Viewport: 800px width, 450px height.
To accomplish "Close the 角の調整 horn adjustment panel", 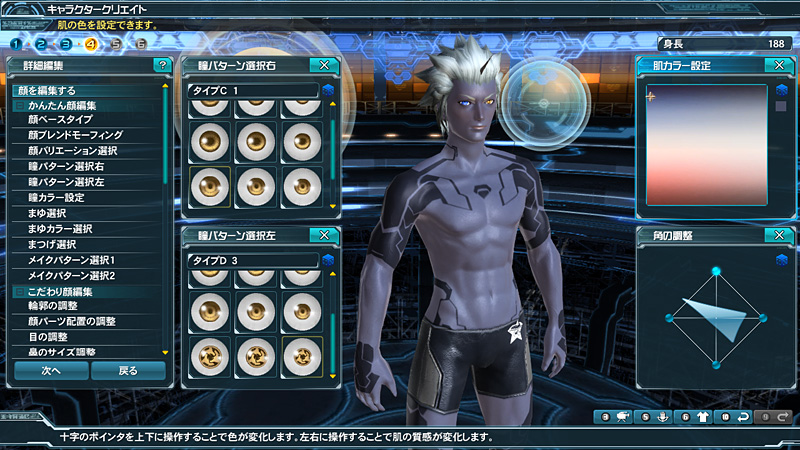I will (775, 236).
